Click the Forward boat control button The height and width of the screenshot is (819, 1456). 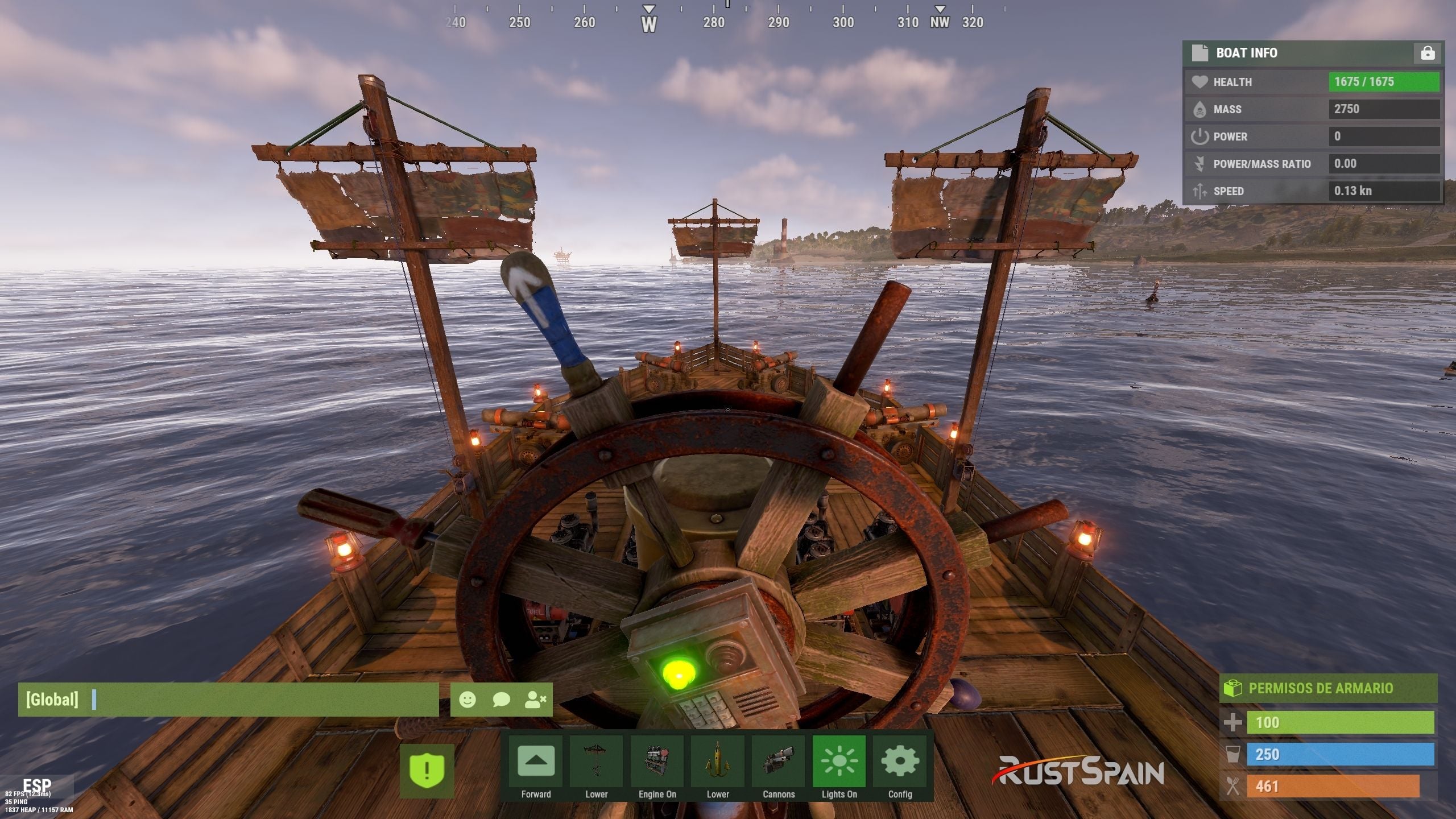click(536, 762)
